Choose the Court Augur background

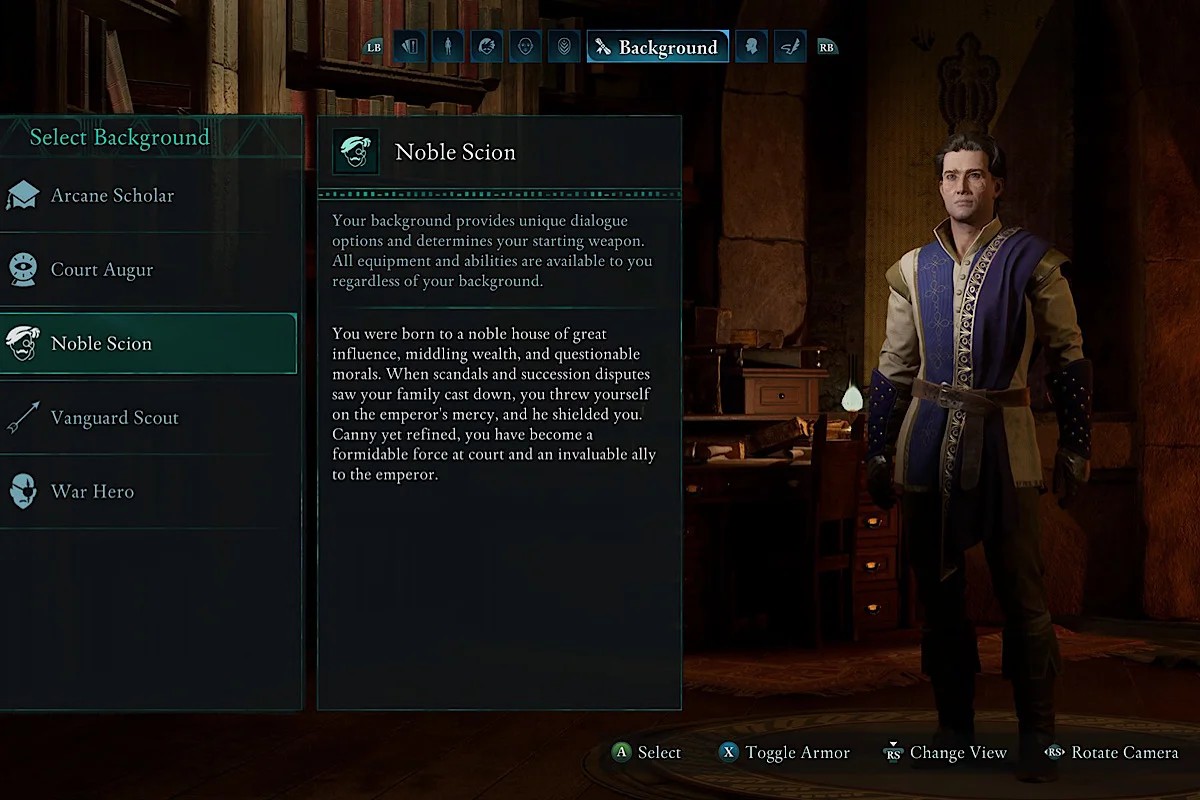[x=102, y=270]
